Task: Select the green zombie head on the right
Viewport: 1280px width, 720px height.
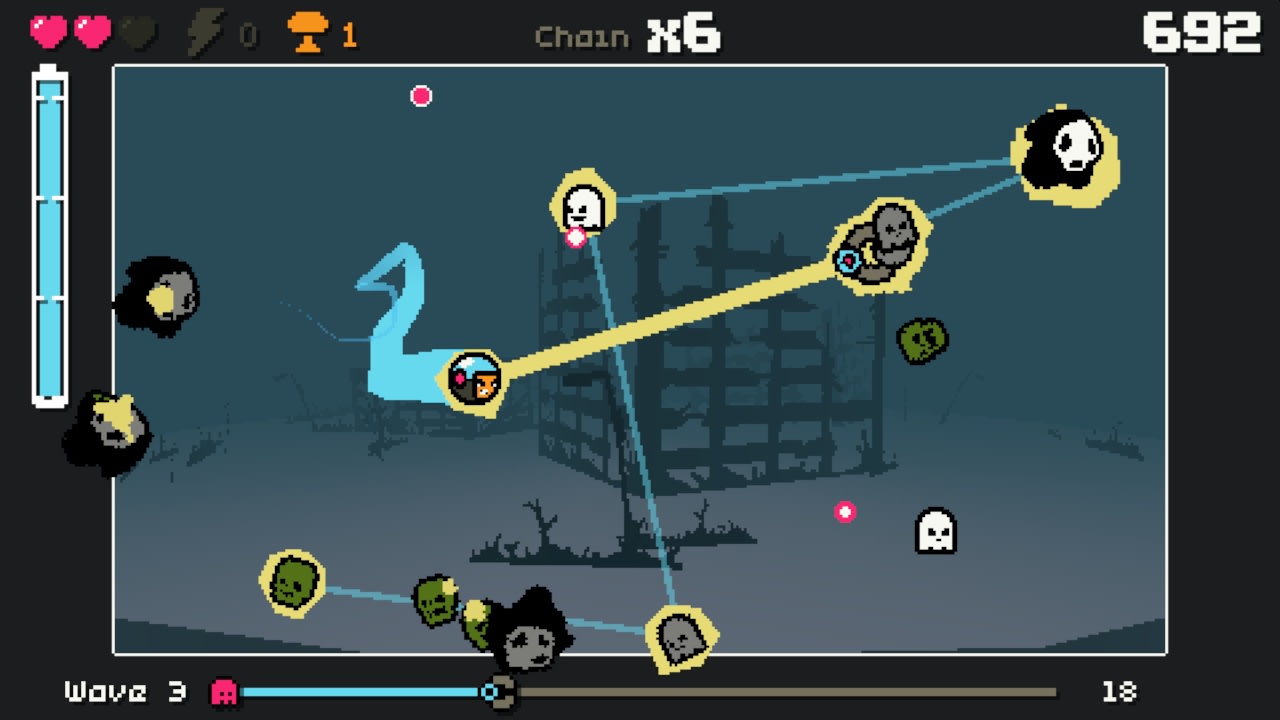Action: (x=922, y=339)
